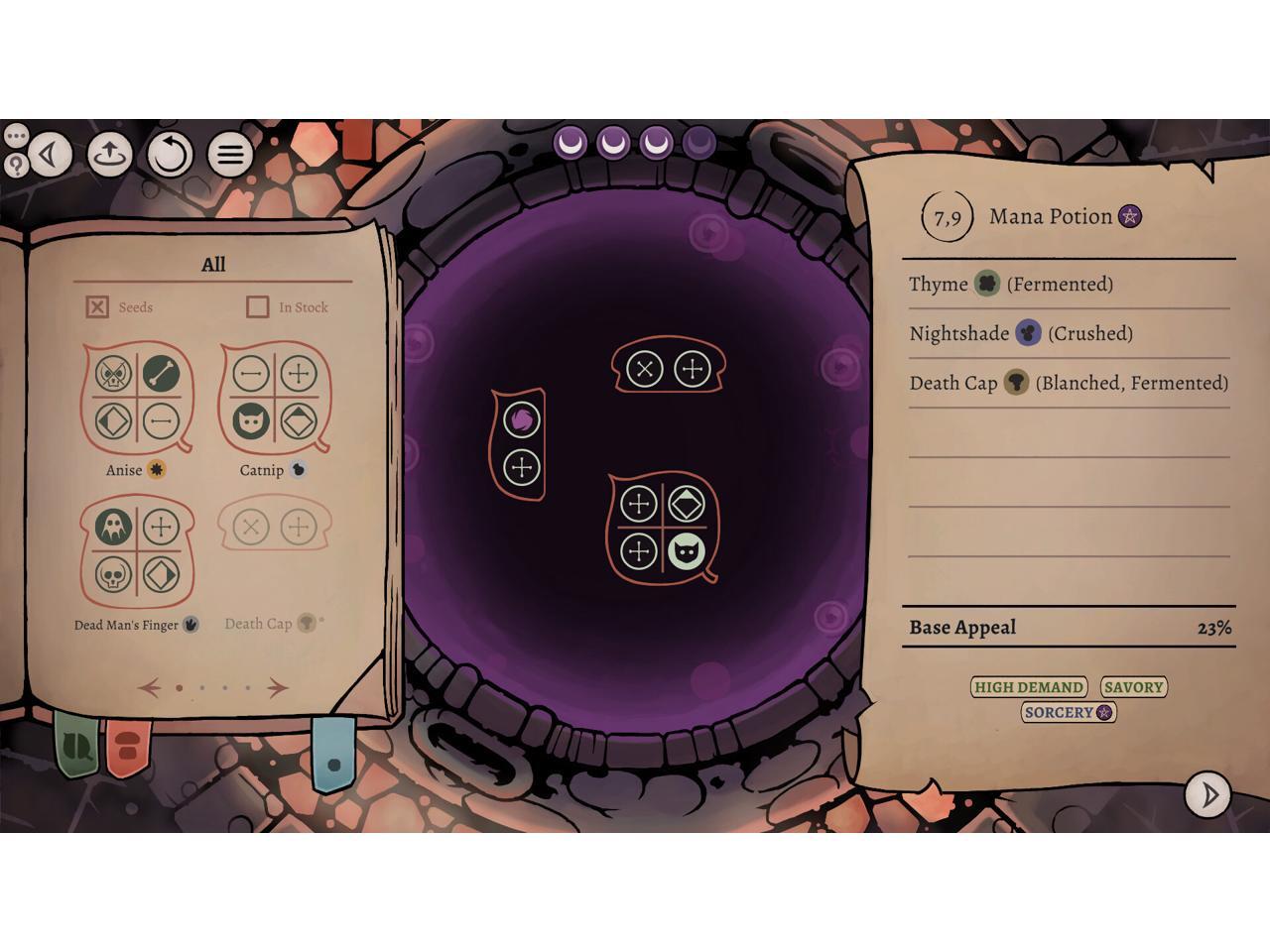
Task: Click the back arrow button
Action: tap(50, 155)
